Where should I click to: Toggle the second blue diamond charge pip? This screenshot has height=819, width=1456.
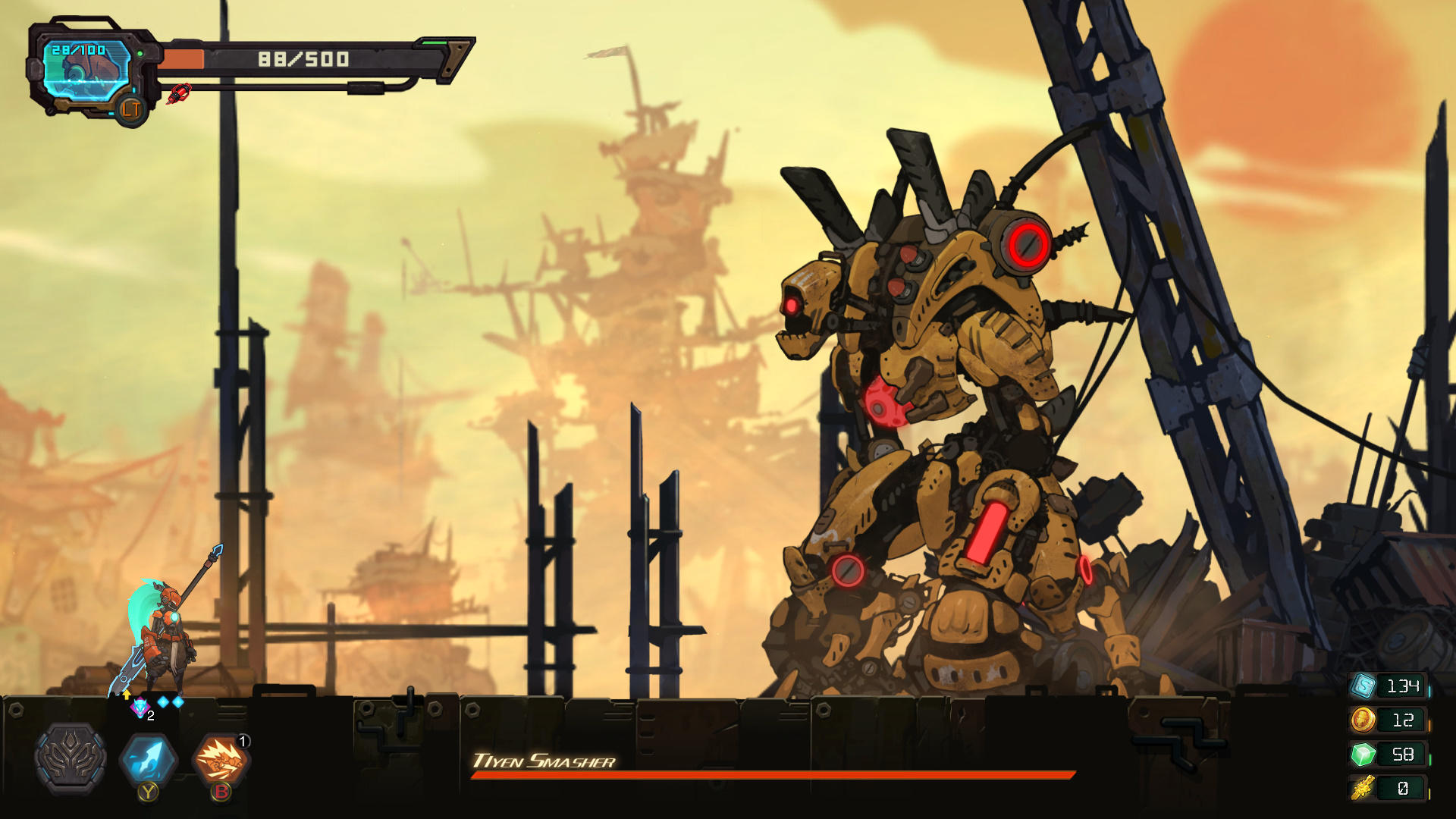coord(177,701)
